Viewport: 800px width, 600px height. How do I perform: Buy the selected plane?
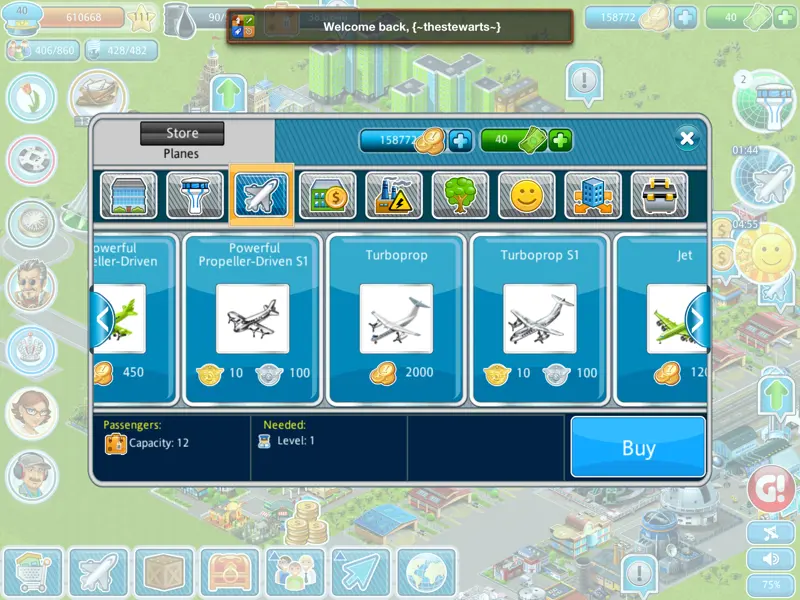coord(638,447)
